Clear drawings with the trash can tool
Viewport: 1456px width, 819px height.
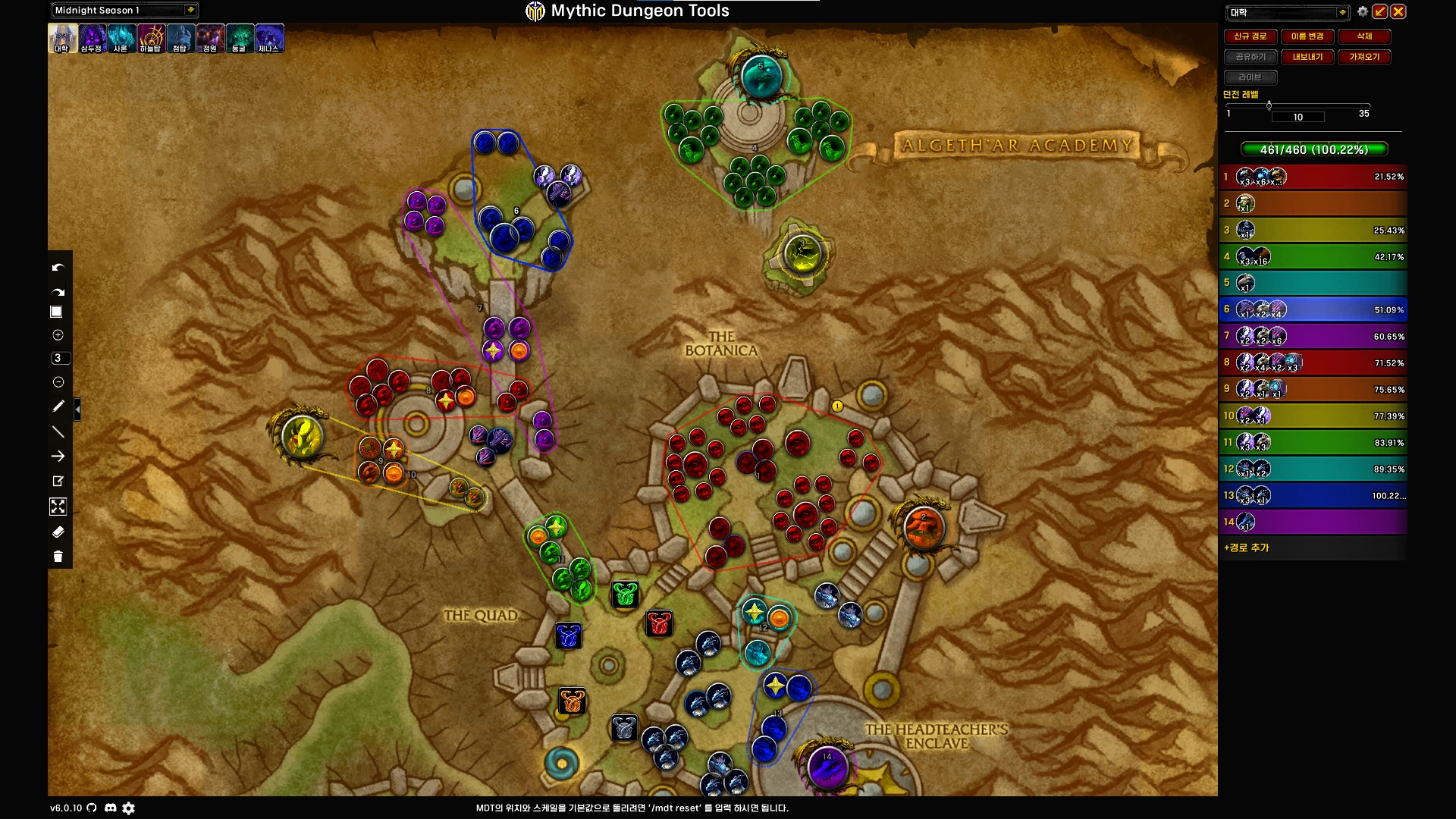[58, 557]
